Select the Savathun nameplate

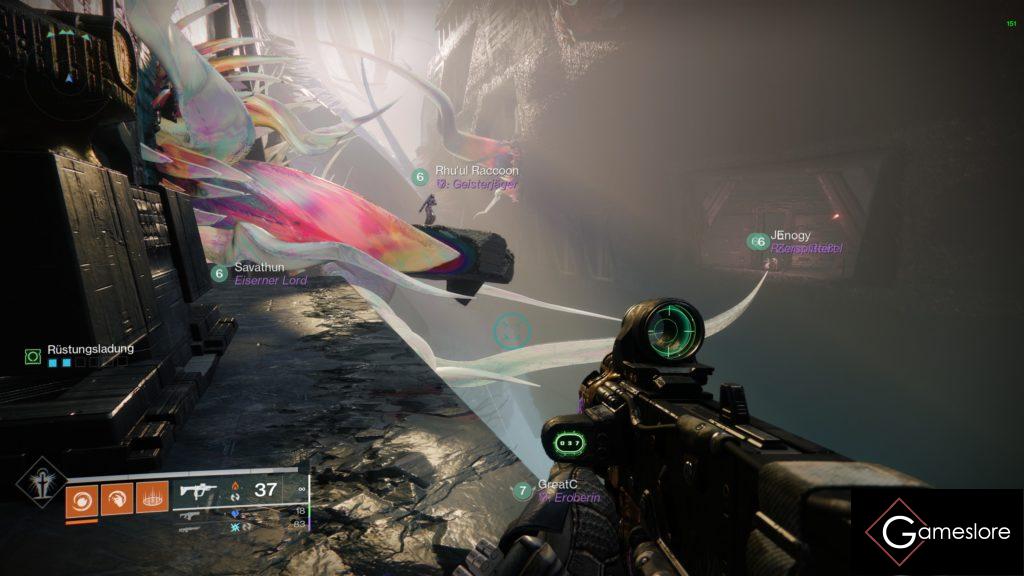point(259,268)
